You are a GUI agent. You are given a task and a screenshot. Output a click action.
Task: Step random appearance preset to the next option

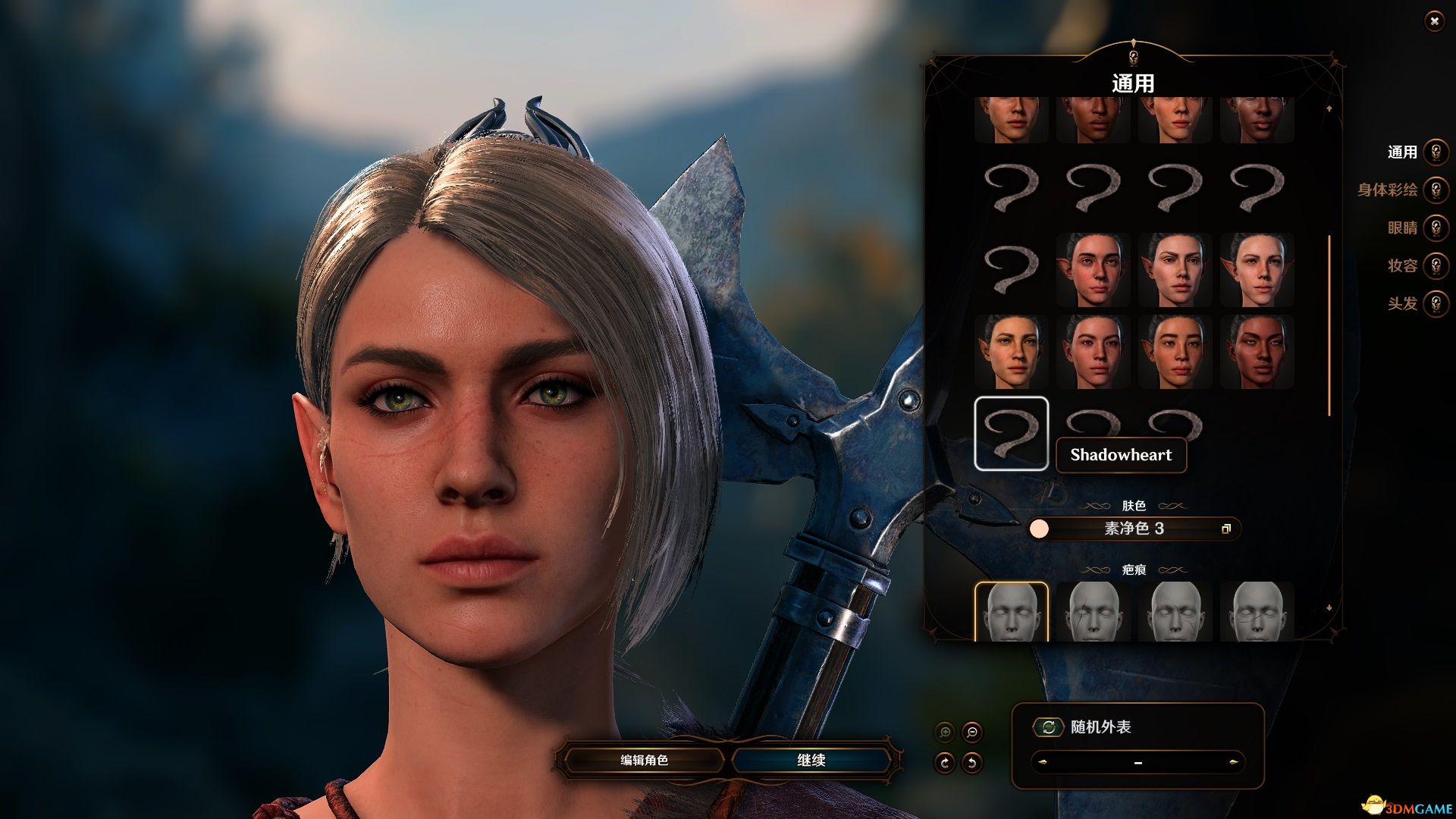coord(1233,762)
